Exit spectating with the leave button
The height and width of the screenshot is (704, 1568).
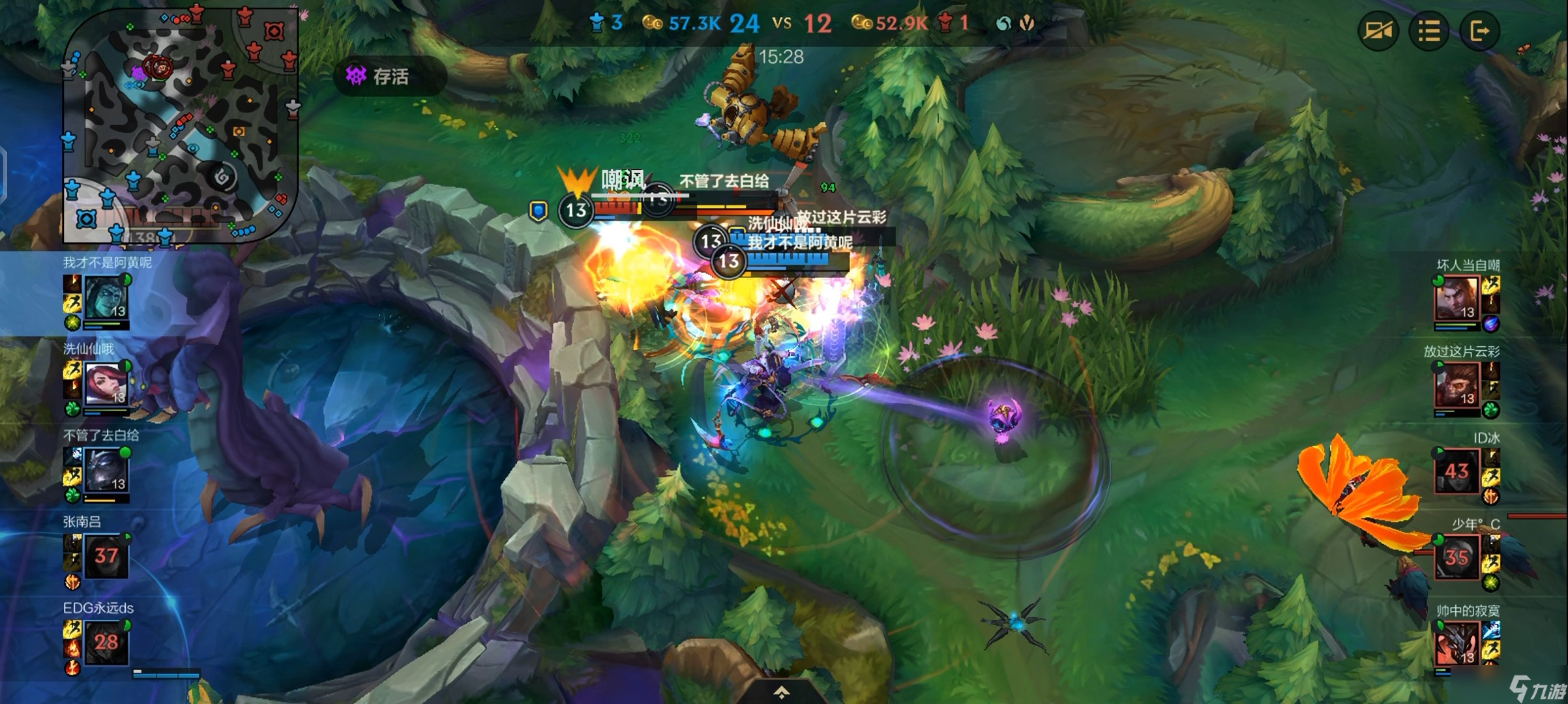(1479, 31)
